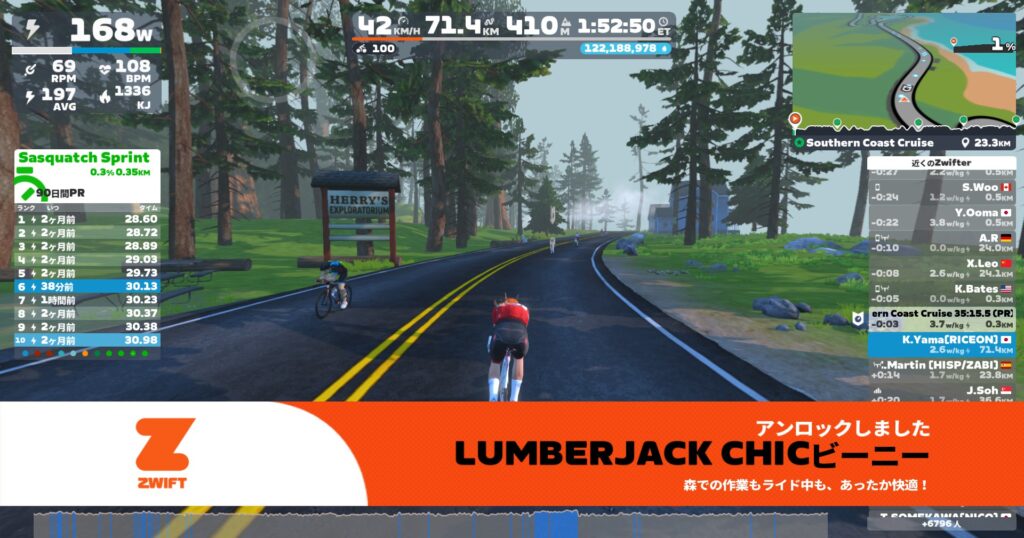1024x538 pixels.
Task: Click the Southern Coast Cruise route bar
Action: point(905,143)
